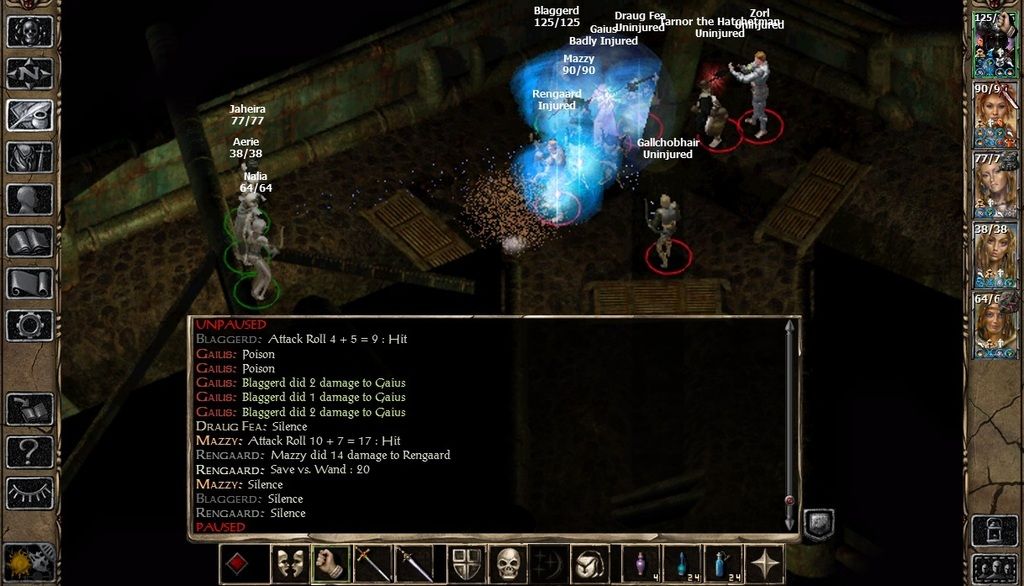Rest the party using the closed eye button

click(x=30, y=492)
